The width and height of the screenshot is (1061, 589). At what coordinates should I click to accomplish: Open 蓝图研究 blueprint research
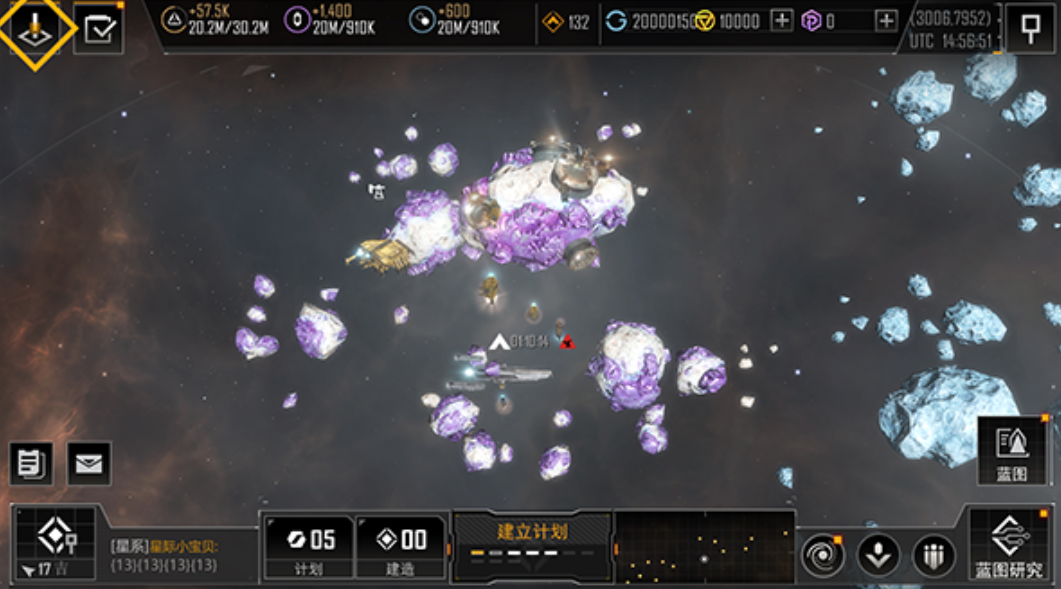[1008, 545]
